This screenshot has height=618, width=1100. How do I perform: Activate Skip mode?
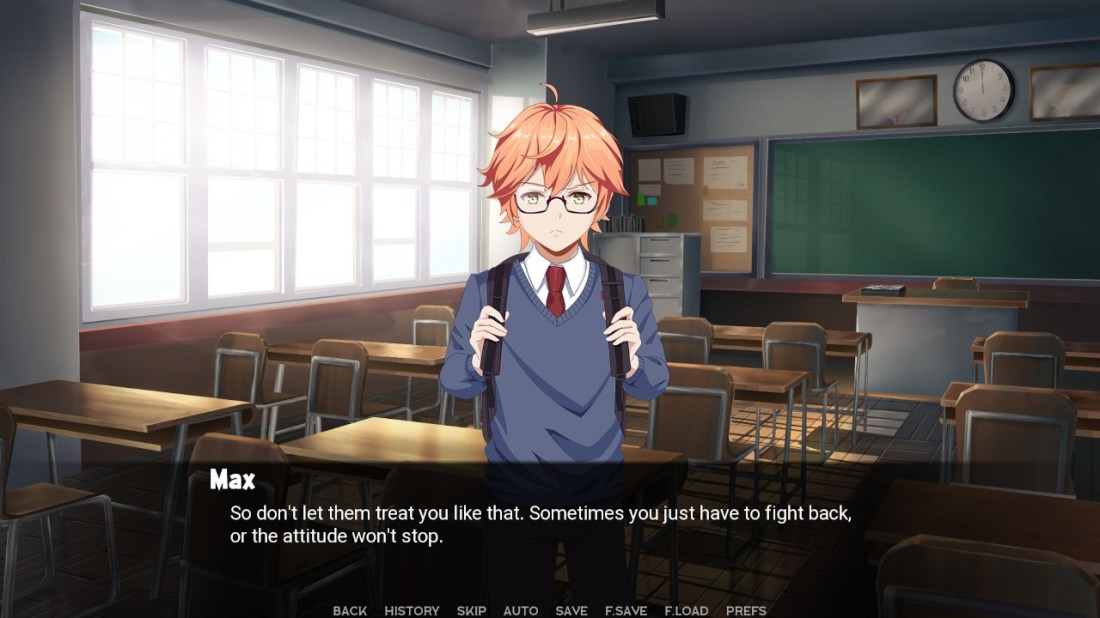[472, 610]
